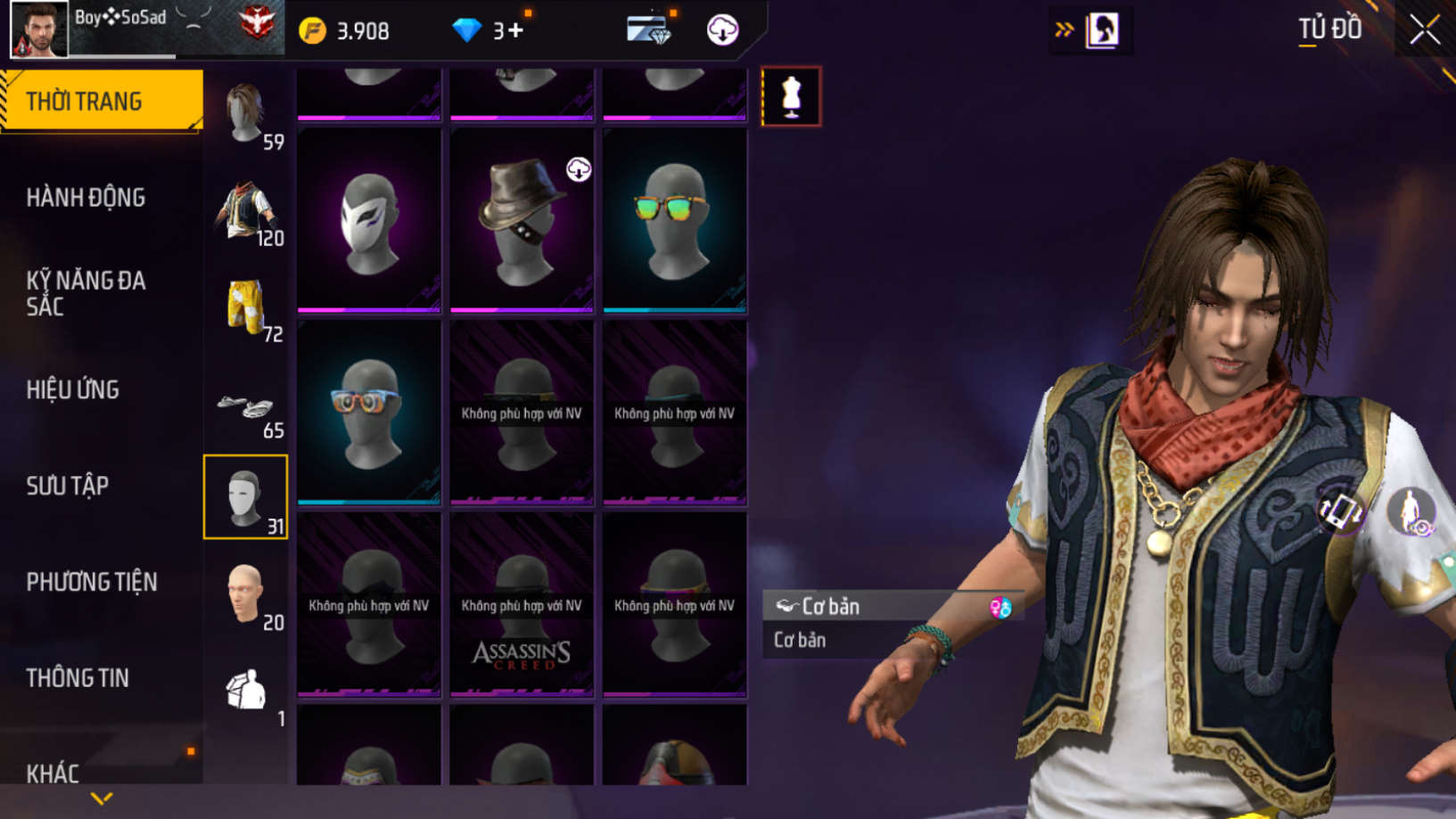The image size is (1456, 819).
Task: Open the Boy SoSad player profile
Action: pos(40,29)
